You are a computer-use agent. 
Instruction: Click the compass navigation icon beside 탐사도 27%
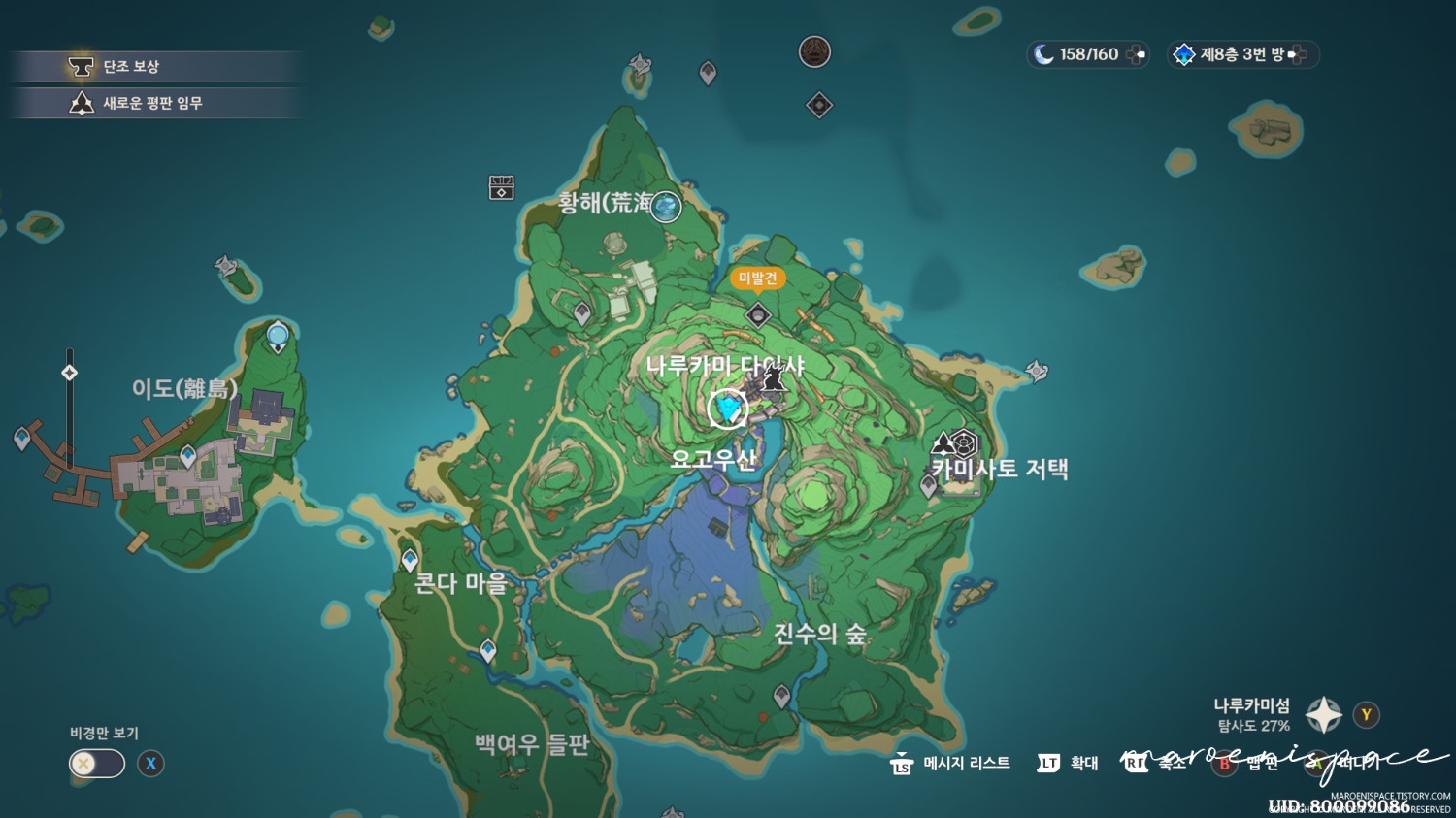click(x=1322, y=715)
